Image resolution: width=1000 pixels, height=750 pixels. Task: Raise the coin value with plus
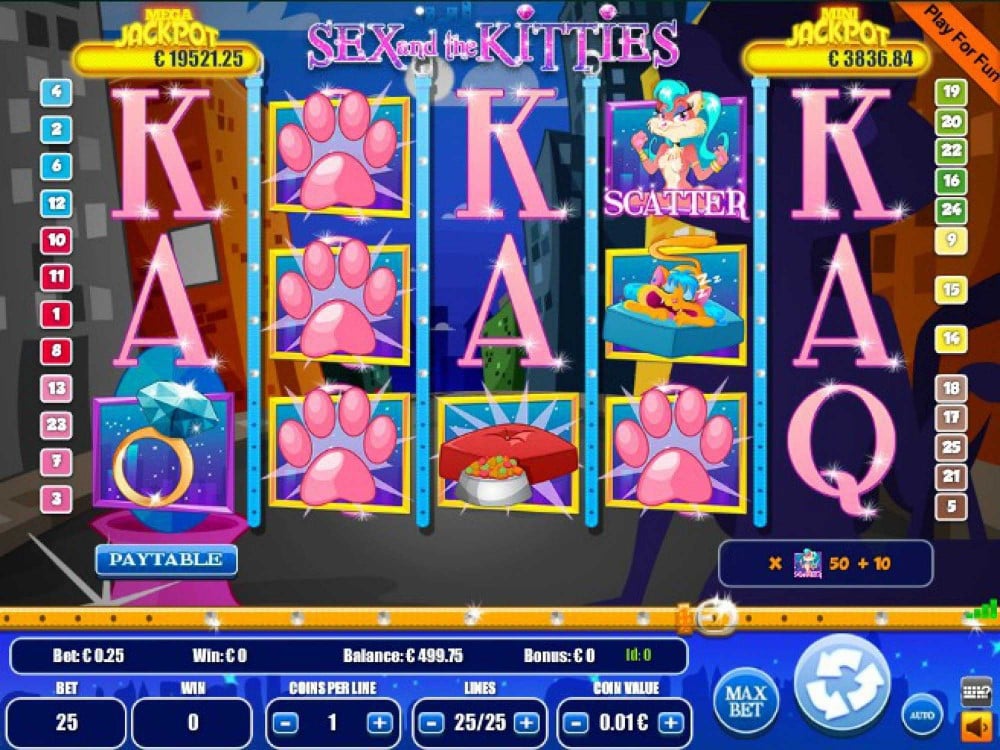coord(670,723)
